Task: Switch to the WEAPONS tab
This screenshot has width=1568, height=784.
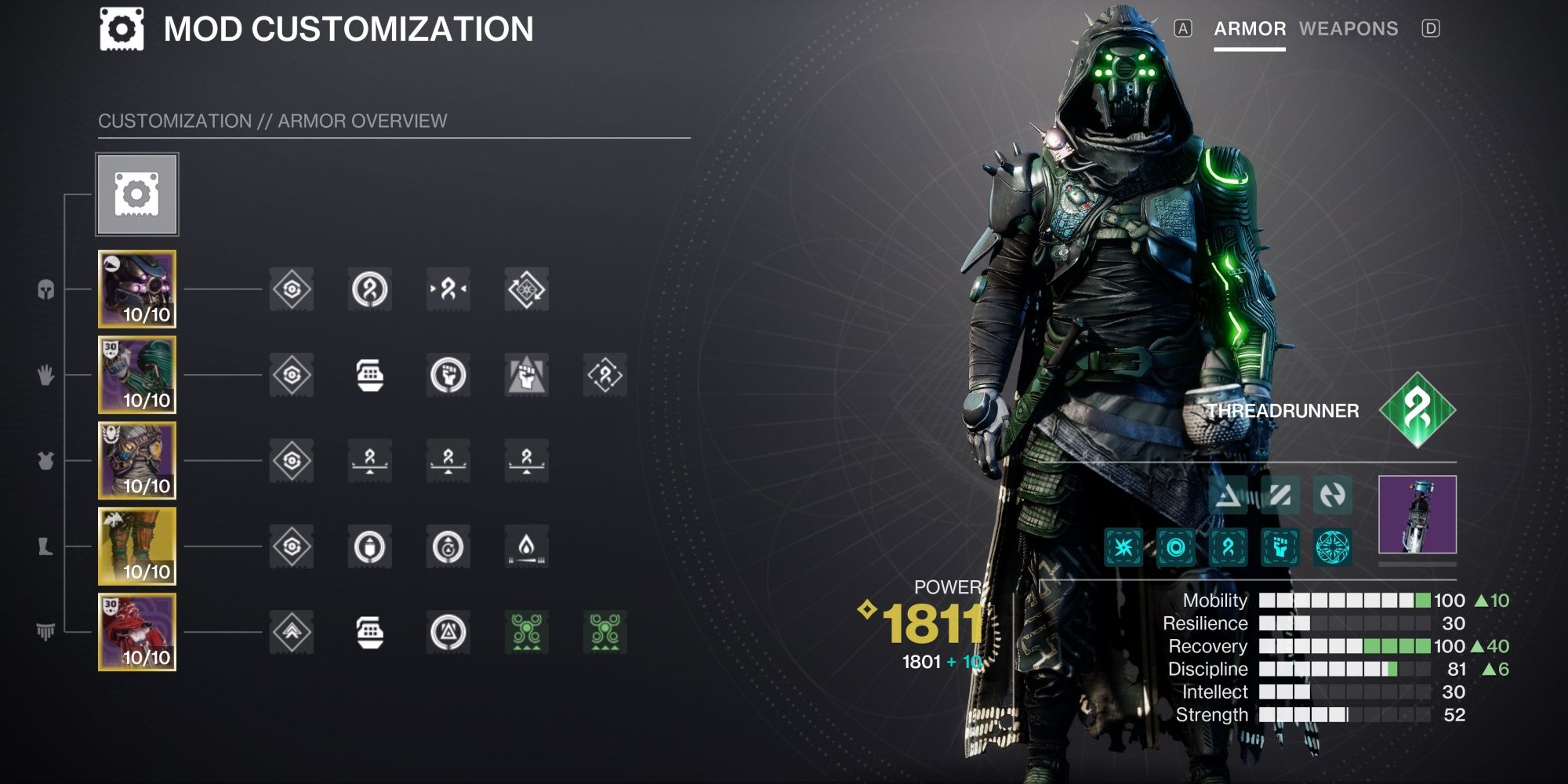Action: 1350,29
